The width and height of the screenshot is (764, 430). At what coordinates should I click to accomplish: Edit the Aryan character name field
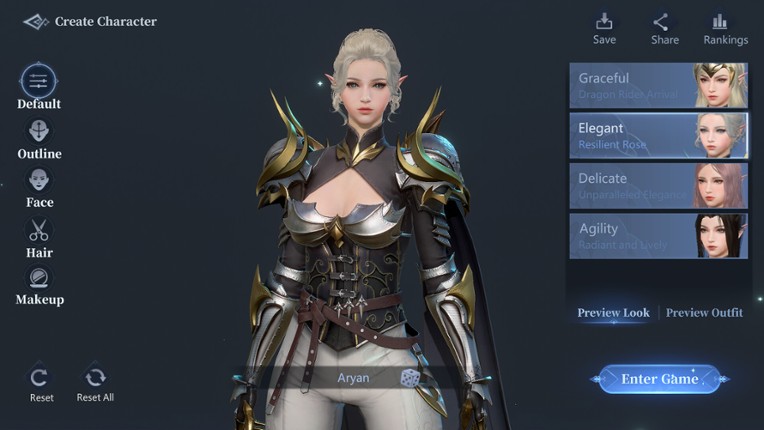[352, 378]
